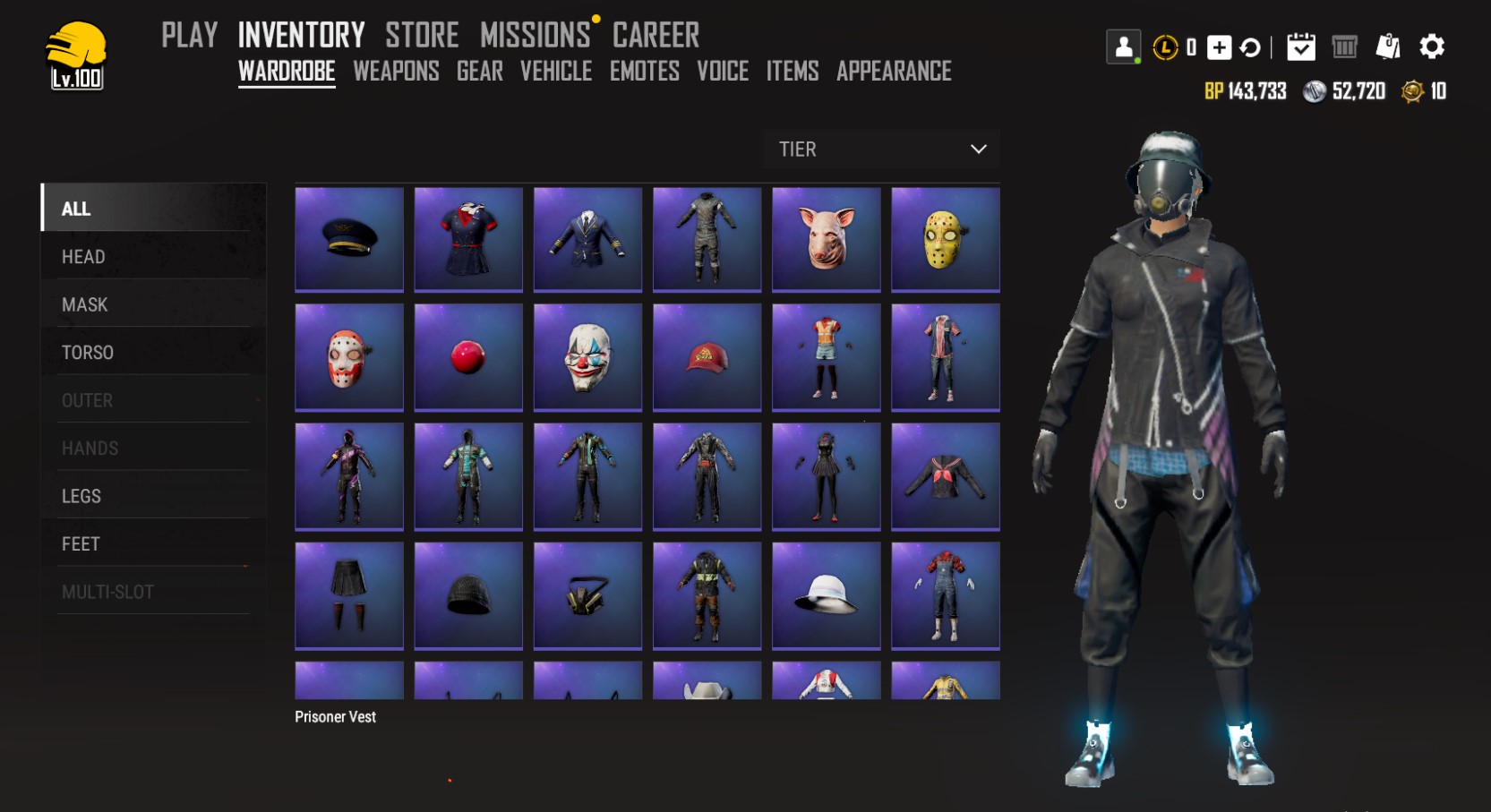Select the white bucket hat item
Image resolution: width=1491 pixels, height=812 pixels.
(x=826, y=595)
